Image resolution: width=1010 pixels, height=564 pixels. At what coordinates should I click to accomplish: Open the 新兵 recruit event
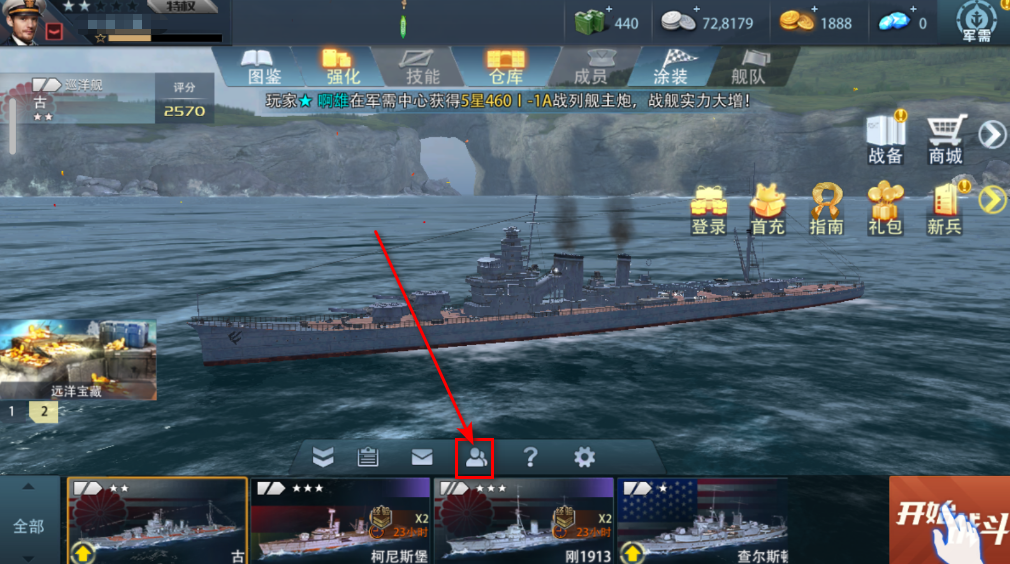[944, 209]
